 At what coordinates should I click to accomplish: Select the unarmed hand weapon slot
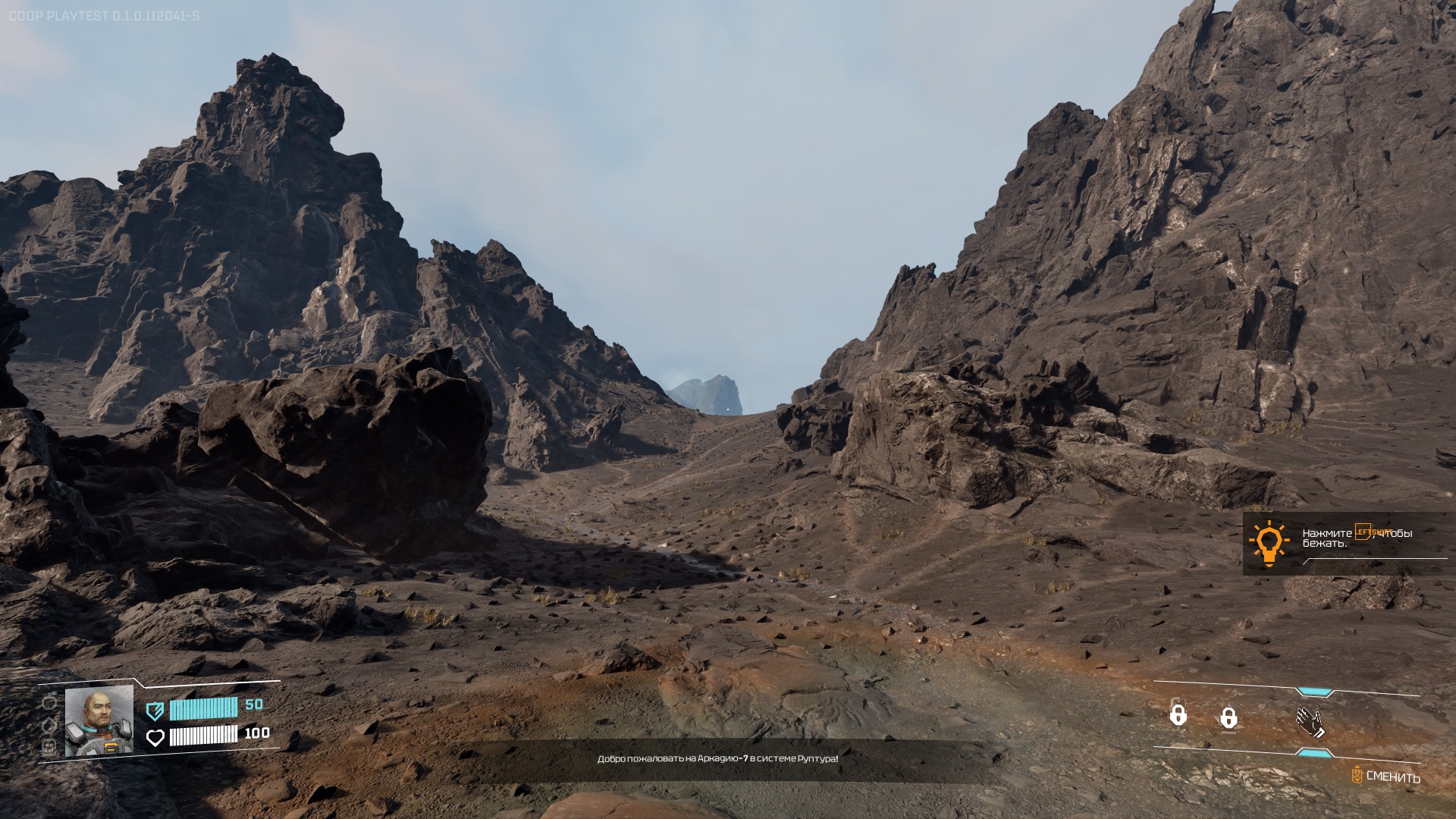1310,720
